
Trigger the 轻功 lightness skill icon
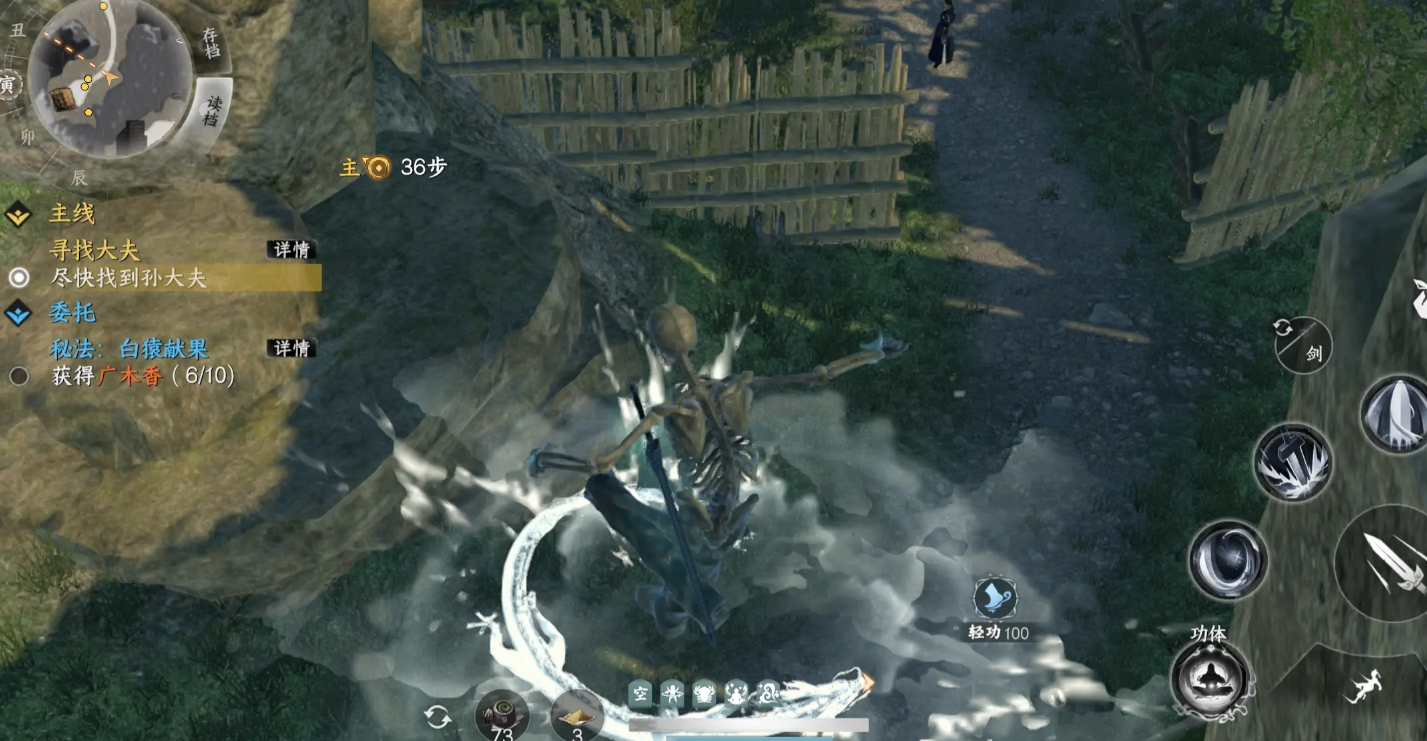(996, 599)
